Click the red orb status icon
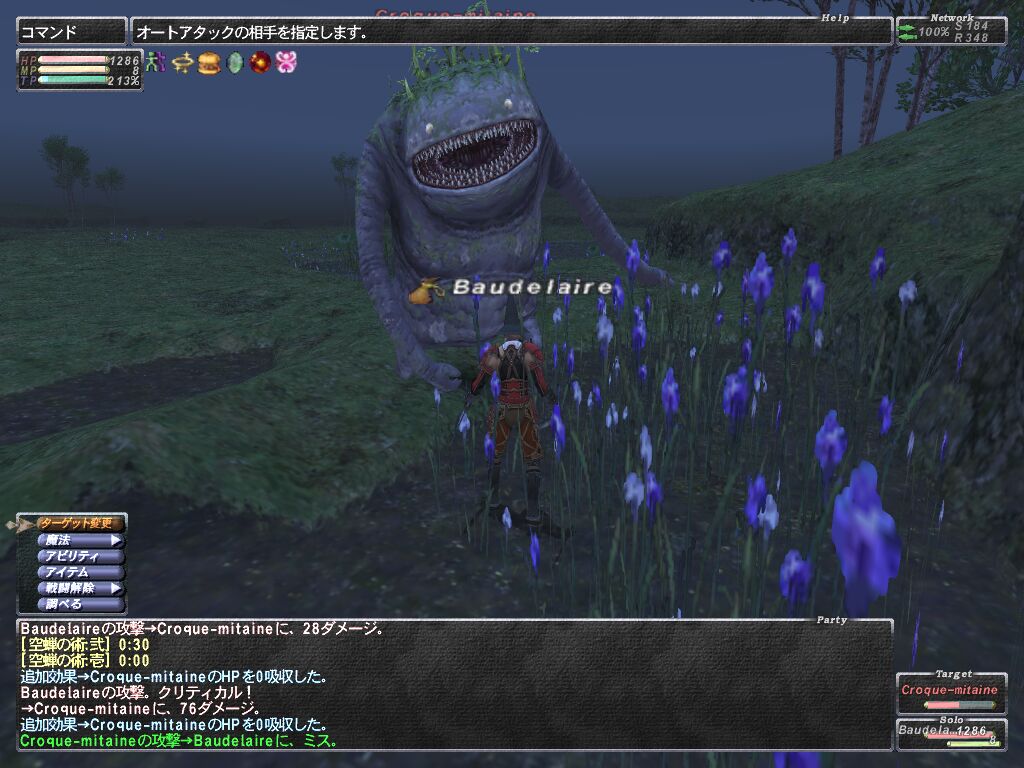Image resolution: width=1024 pixels, height=768 pixels. click(261, 62)
